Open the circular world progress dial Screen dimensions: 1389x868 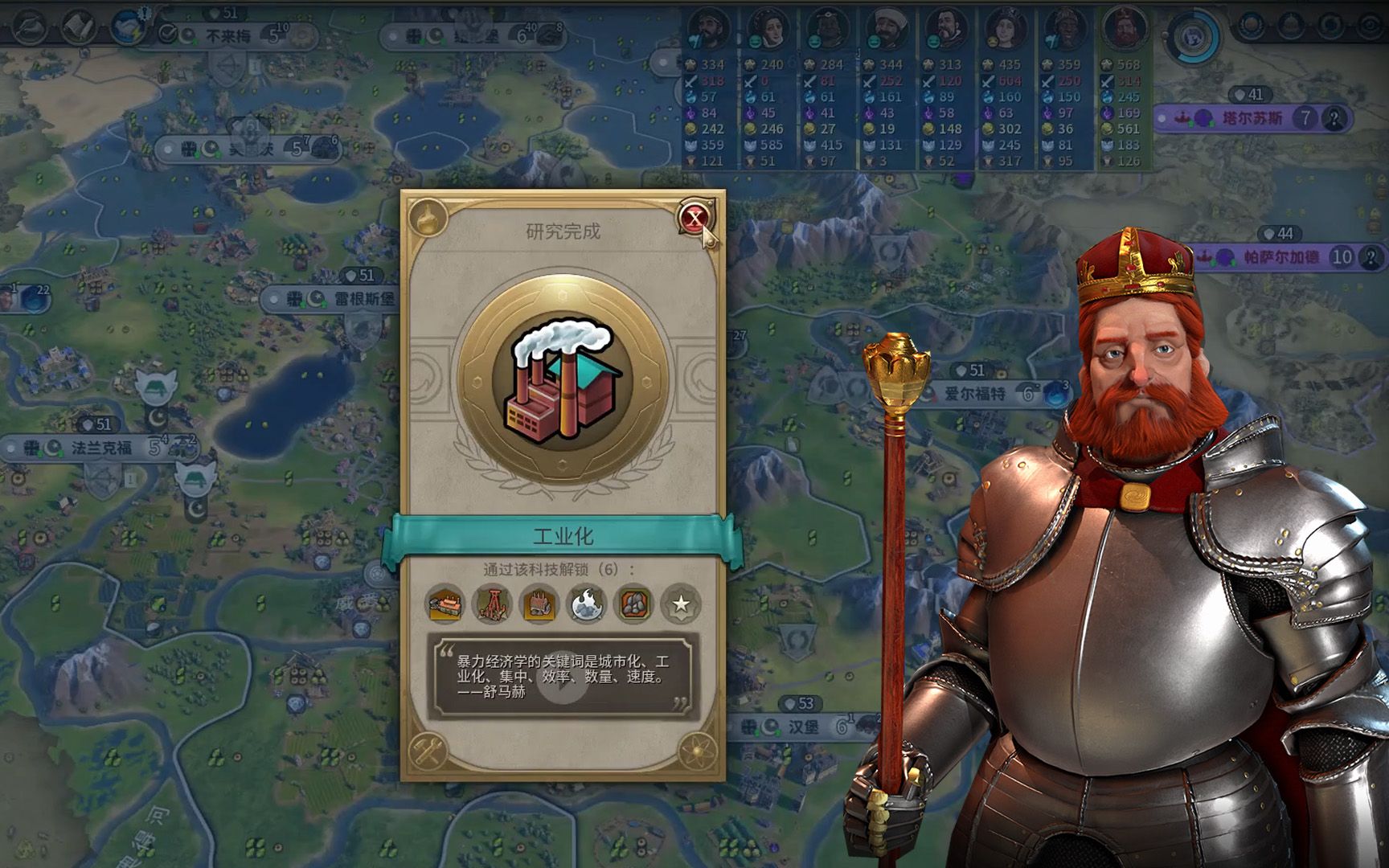click(x=1192, y=36)
